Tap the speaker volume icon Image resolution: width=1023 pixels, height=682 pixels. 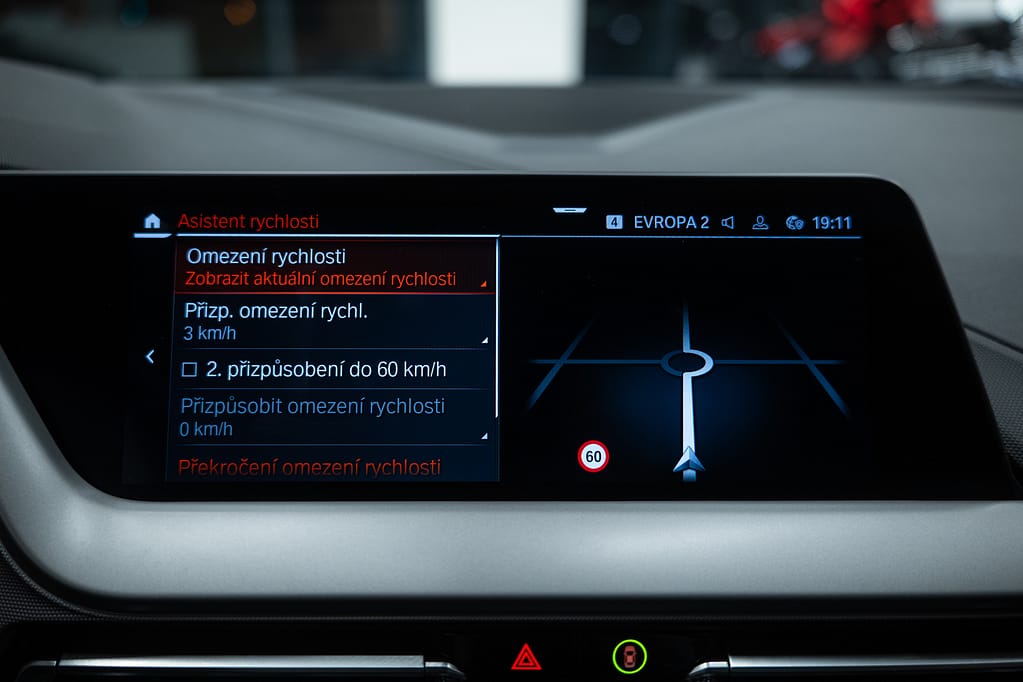tap(728, 222)
